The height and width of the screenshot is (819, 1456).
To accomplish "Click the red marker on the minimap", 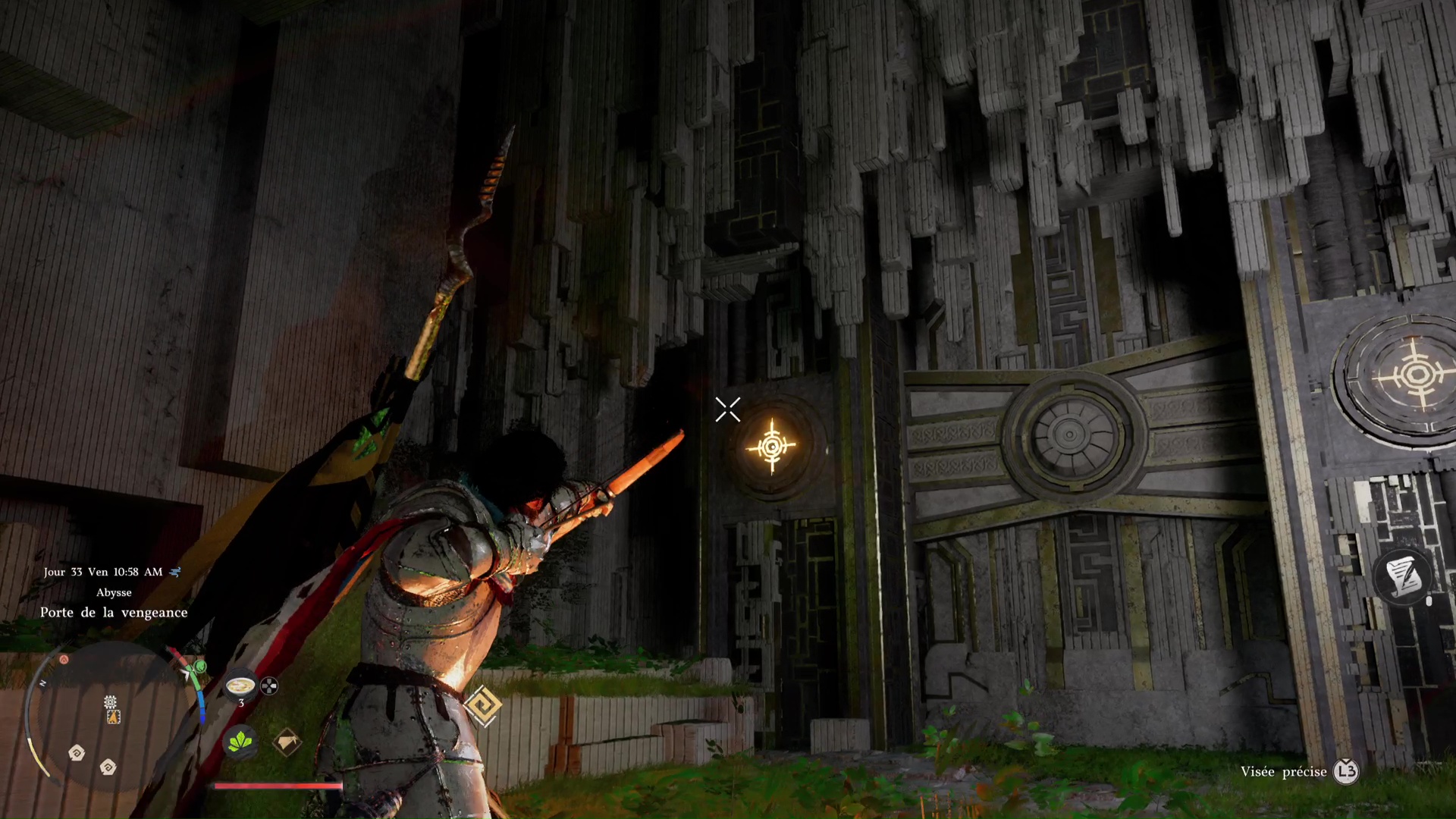I will coord(64,660).
